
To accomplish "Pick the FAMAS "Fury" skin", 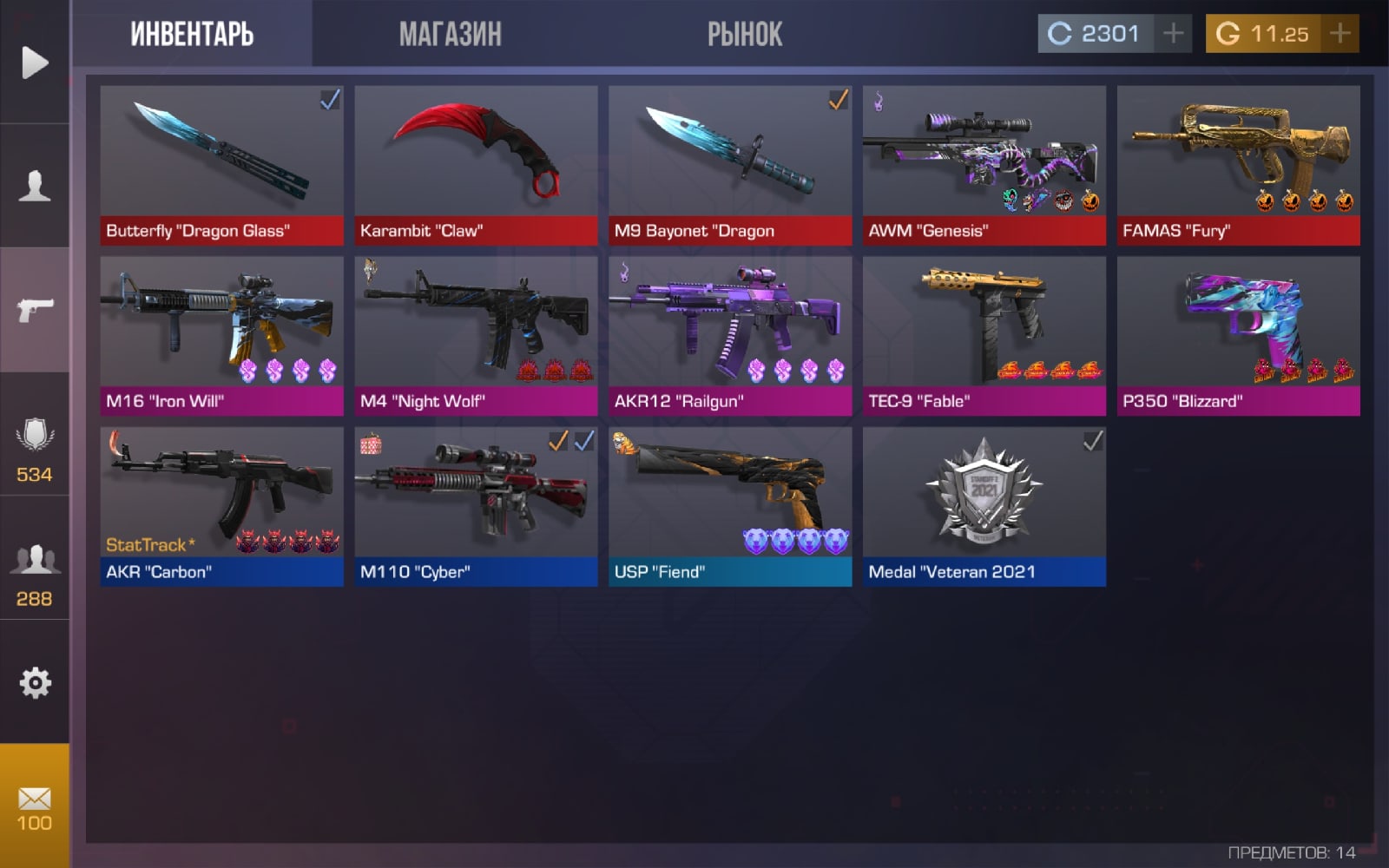I will pos(1238,165).
